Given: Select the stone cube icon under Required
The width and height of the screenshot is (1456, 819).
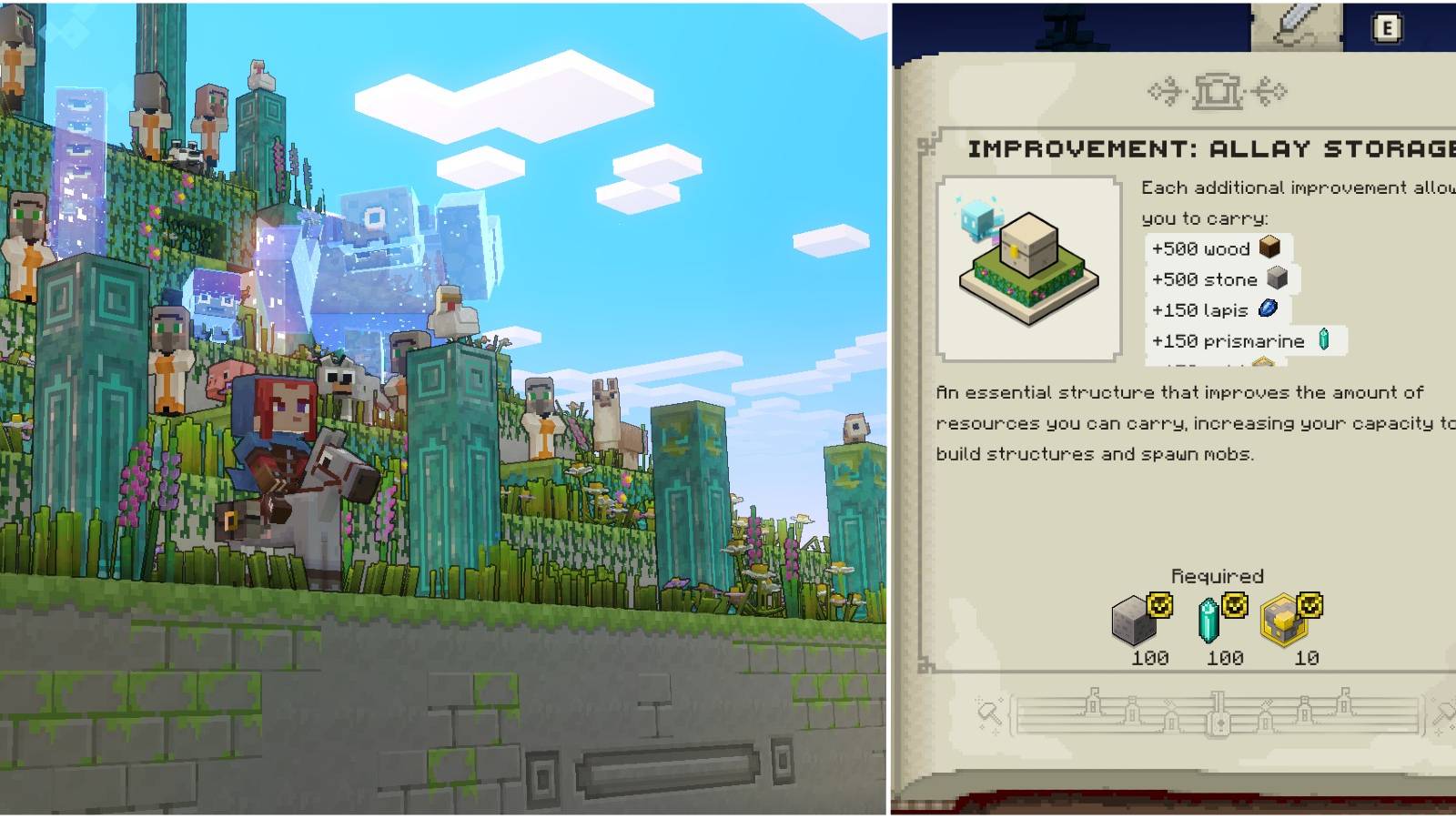Looking at the screenshot, I should [x=1134, y=621].
